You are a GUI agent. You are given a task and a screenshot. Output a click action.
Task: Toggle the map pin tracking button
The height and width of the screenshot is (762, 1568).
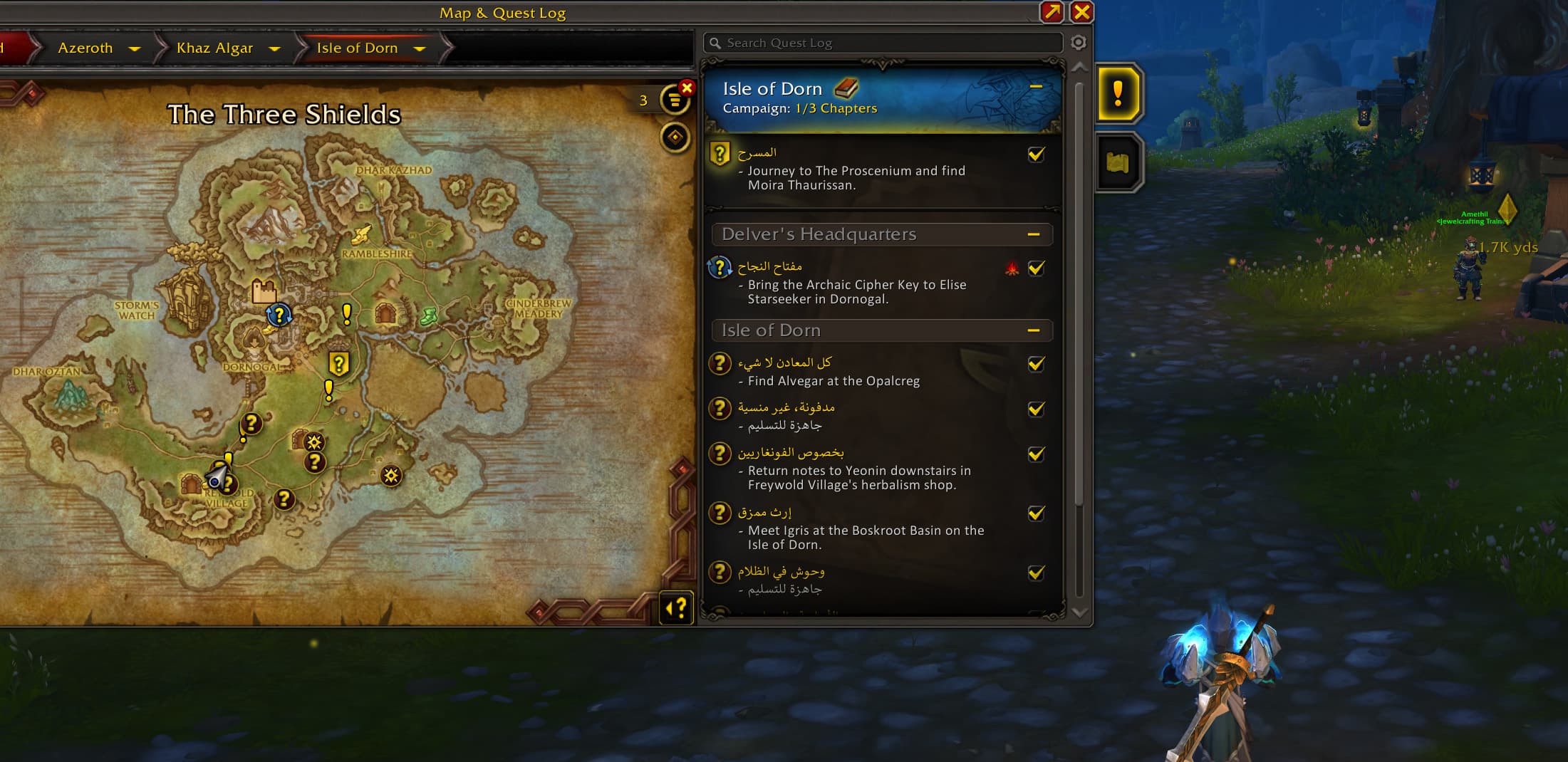click(675, 137)
